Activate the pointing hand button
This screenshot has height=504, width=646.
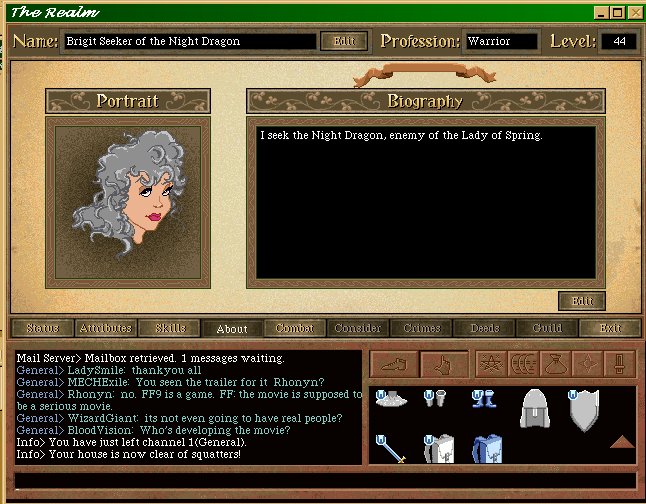[443, 364]
